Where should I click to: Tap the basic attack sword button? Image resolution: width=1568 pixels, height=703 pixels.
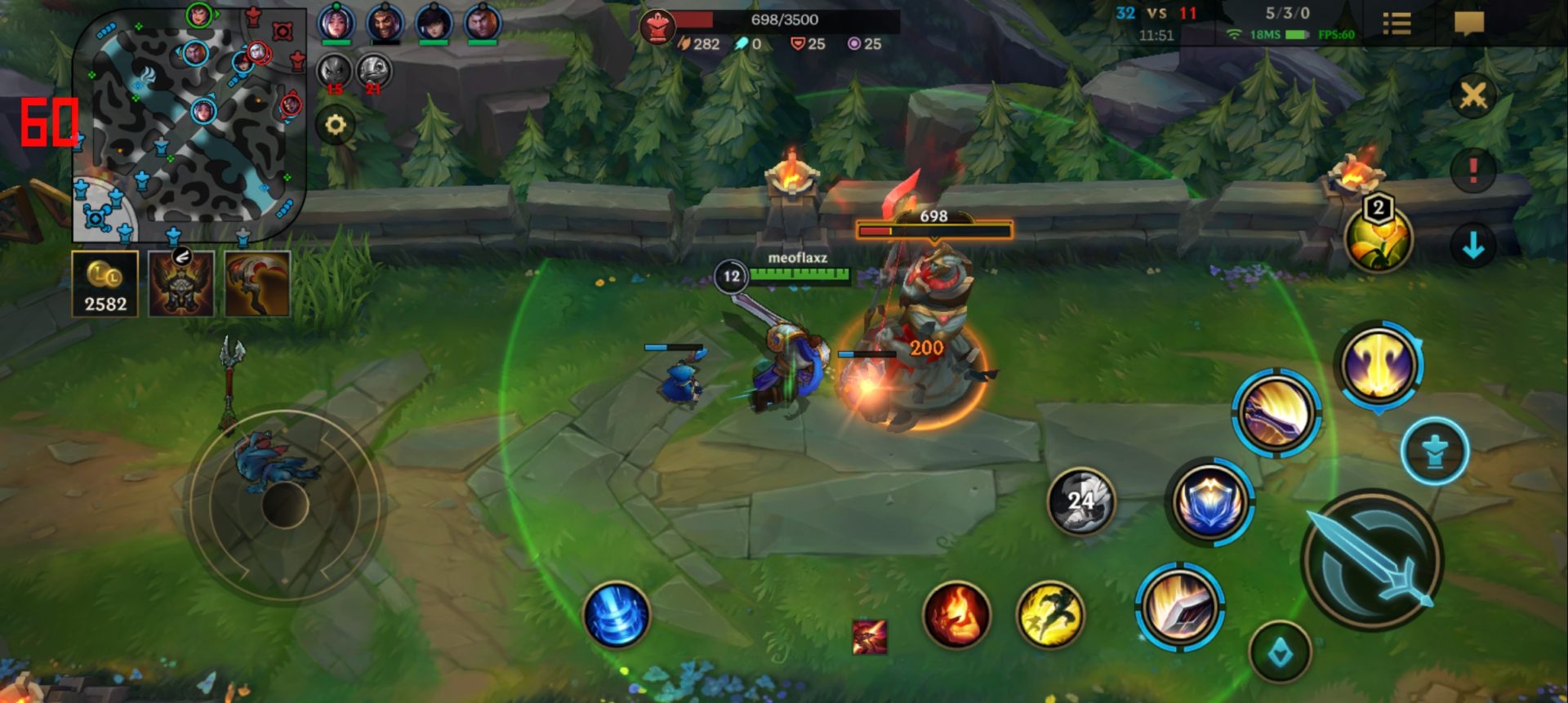(1372, 560)
